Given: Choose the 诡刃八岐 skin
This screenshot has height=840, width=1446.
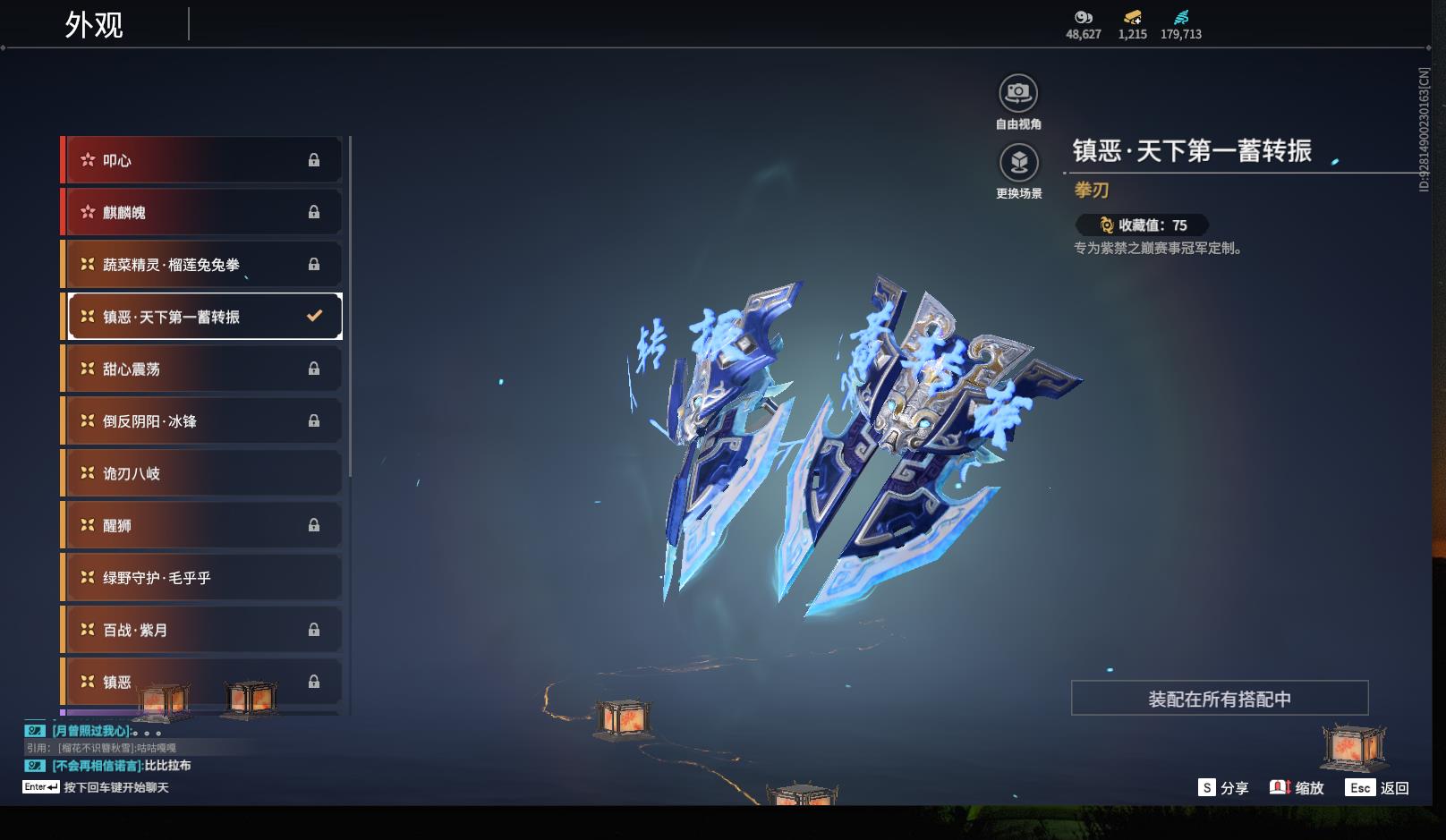Looking at the screenshot, I should point(202,473).
